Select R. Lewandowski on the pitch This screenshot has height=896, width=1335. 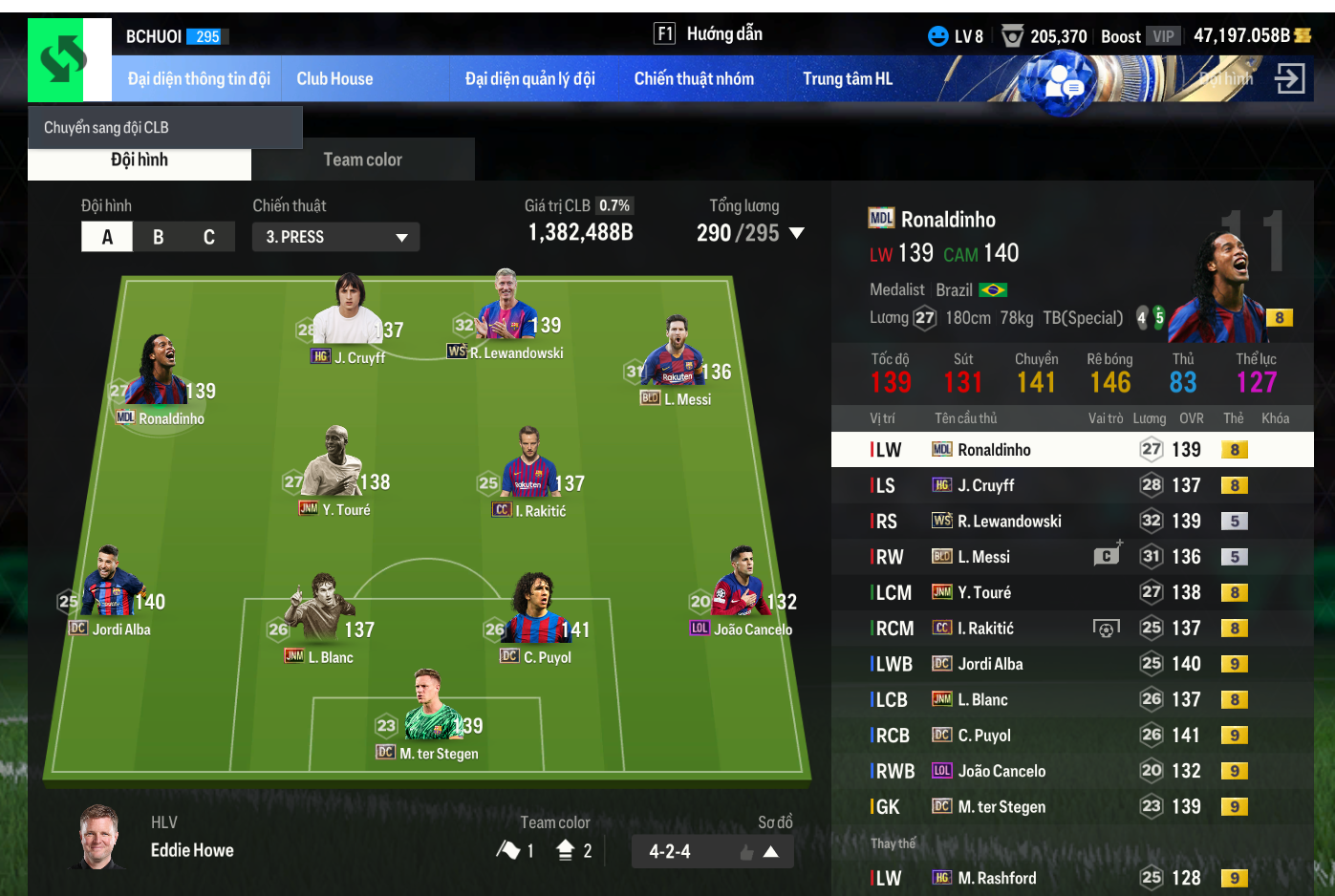[x=506, y=315]
